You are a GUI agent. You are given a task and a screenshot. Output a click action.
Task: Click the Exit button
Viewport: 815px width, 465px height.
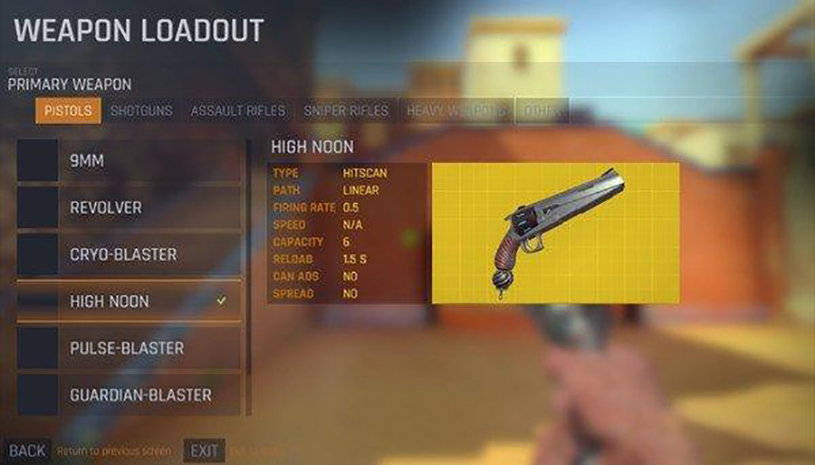click(204, 451)
